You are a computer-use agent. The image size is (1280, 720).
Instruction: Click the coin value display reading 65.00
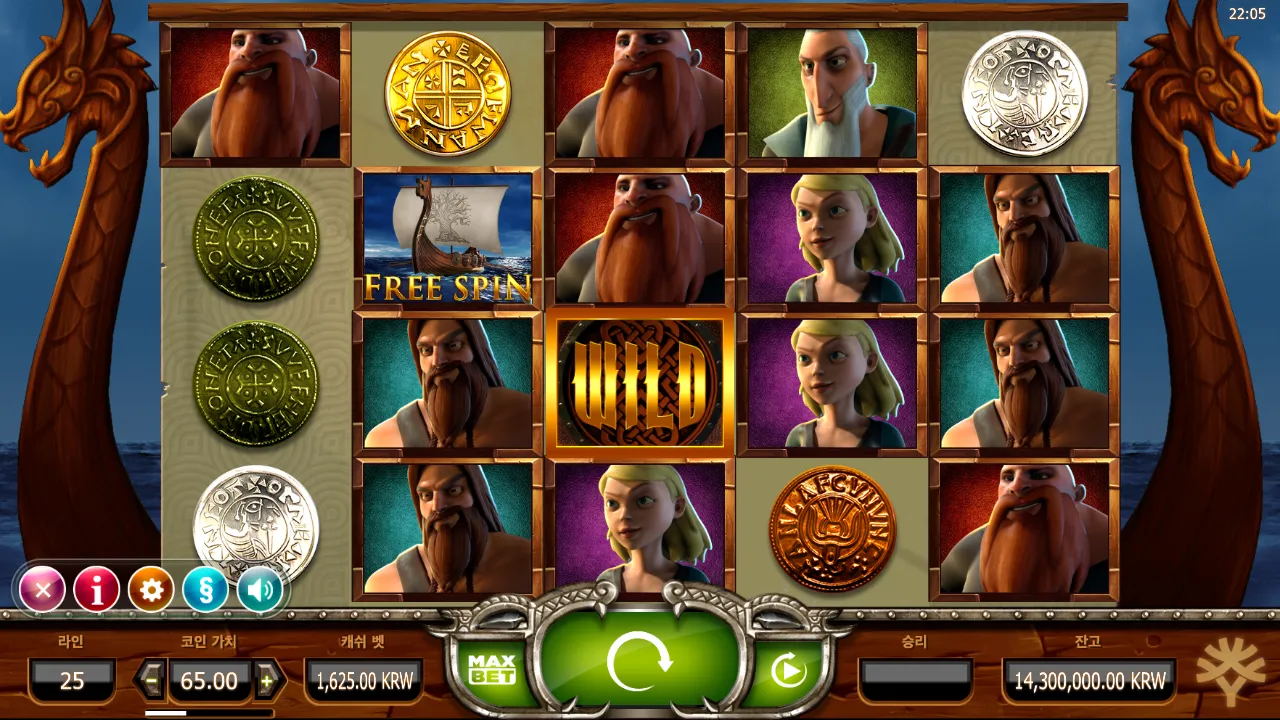coord(209,681)
